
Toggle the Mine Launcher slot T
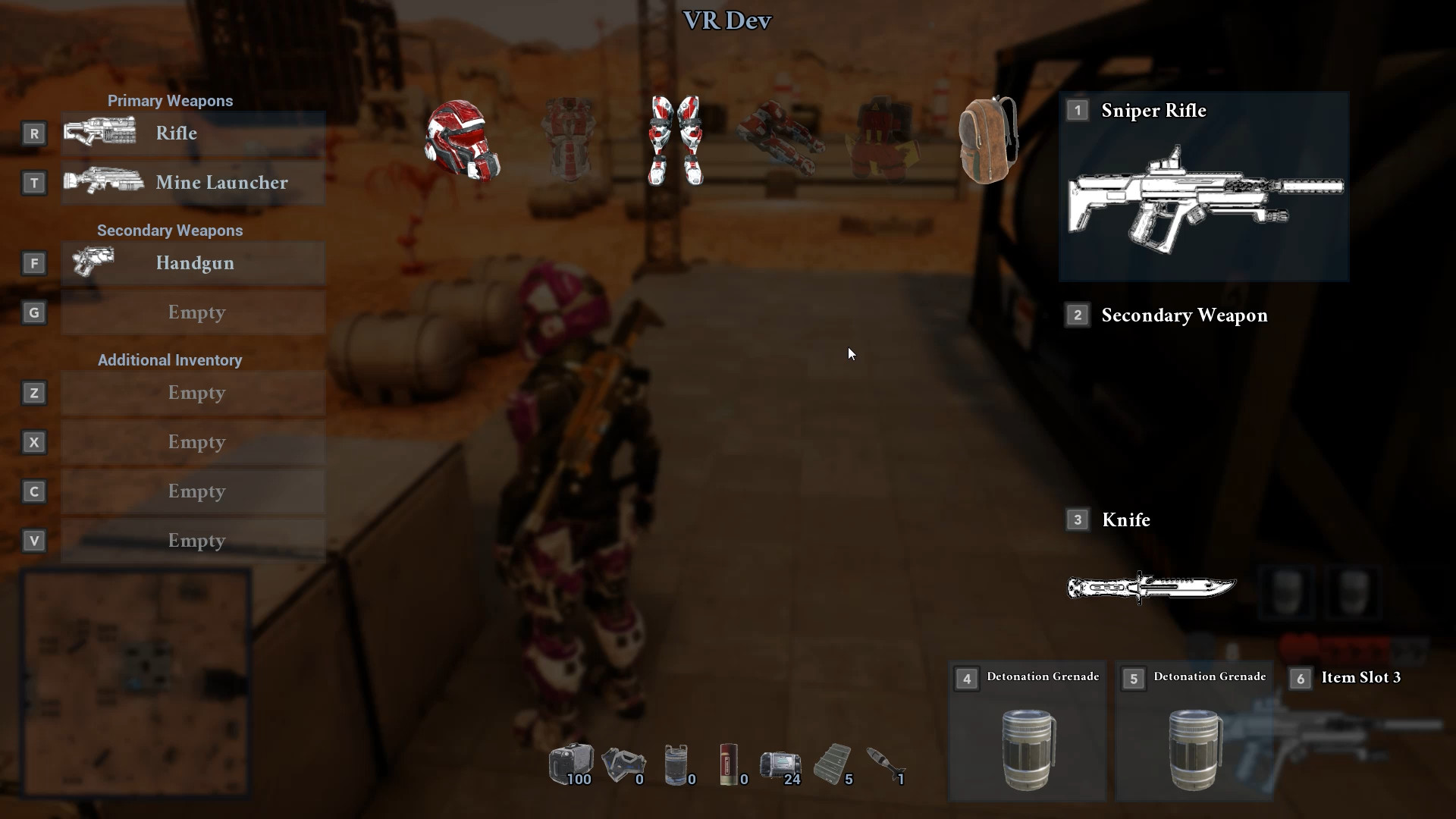point(193,182)
